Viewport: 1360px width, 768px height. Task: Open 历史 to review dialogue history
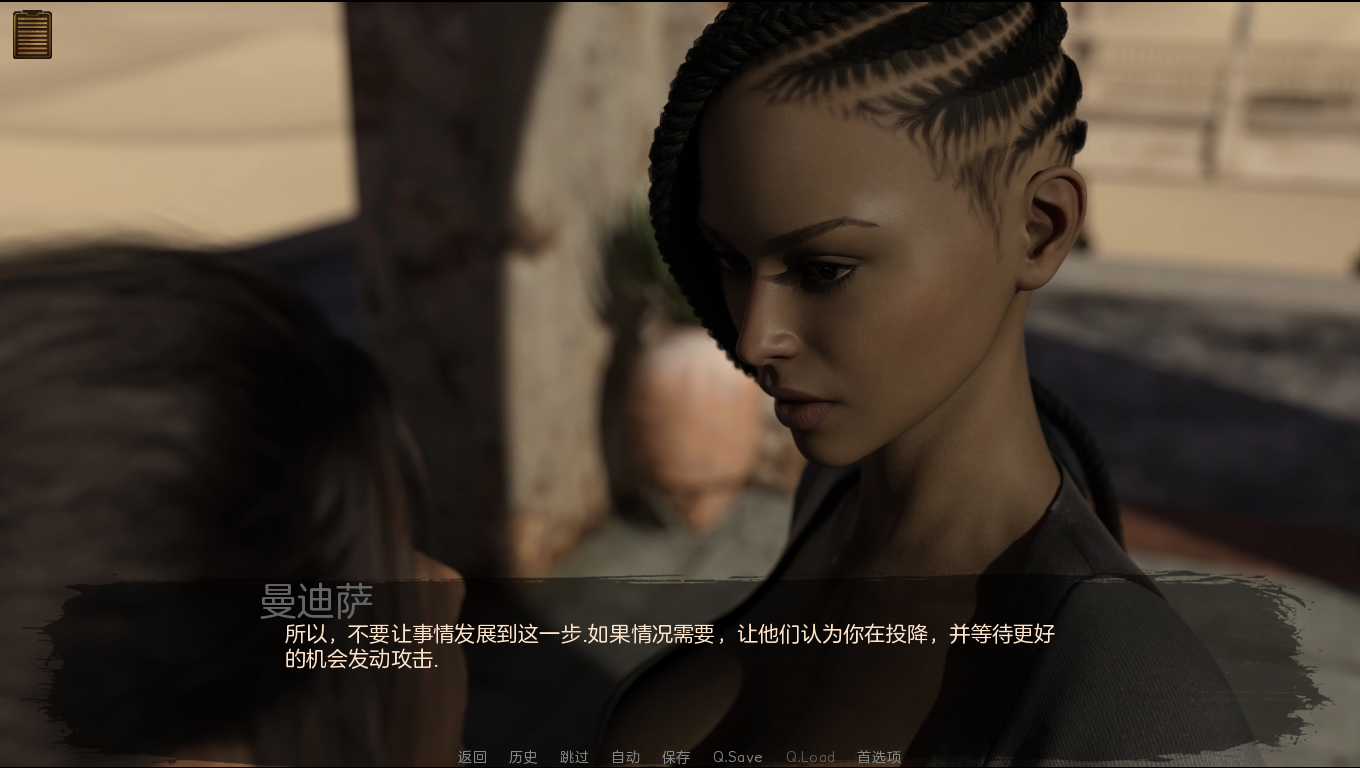(522, 757)
